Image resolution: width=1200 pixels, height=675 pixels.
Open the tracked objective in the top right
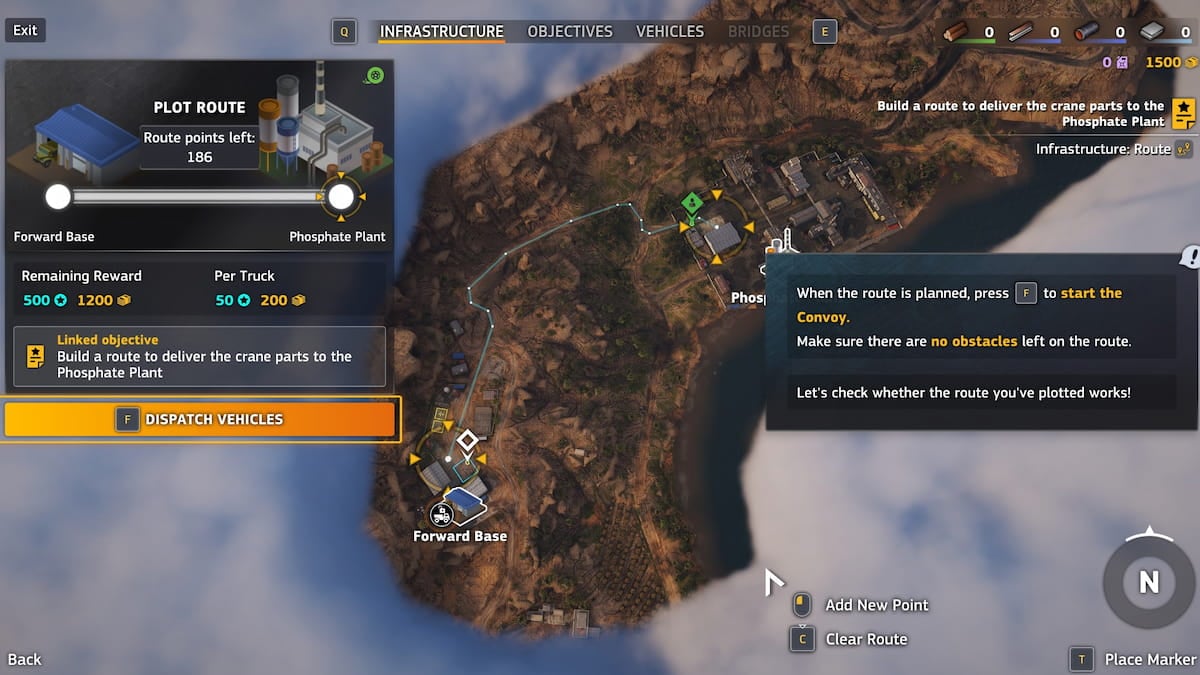[1184, 113]
